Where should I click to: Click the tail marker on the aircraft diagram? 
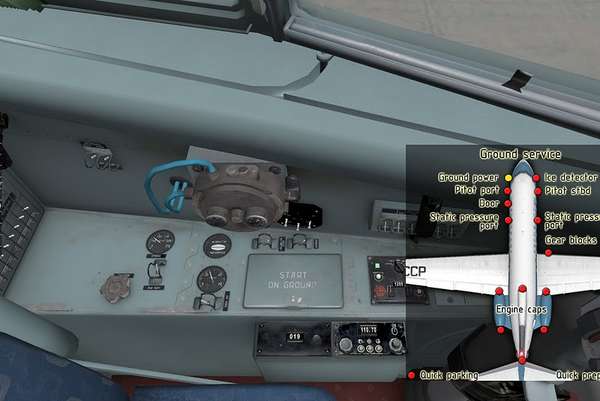(x=522, y=357)
